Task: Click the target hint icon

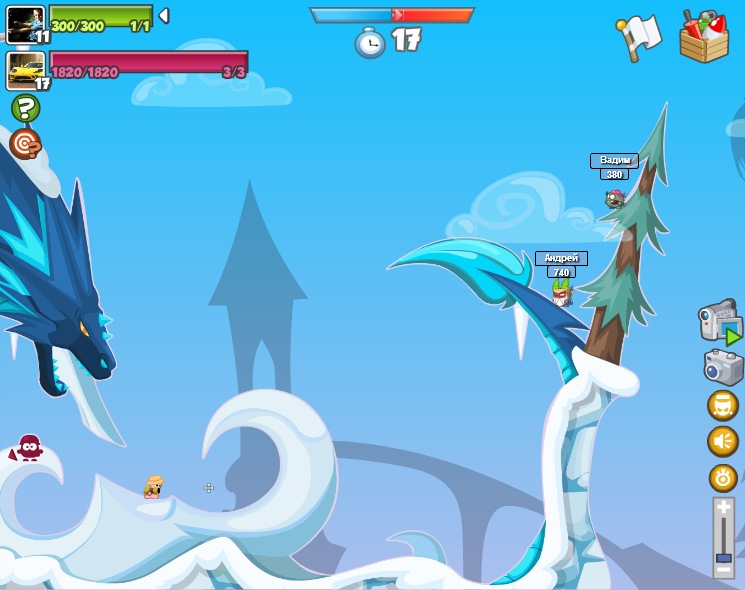Action: 25,144
